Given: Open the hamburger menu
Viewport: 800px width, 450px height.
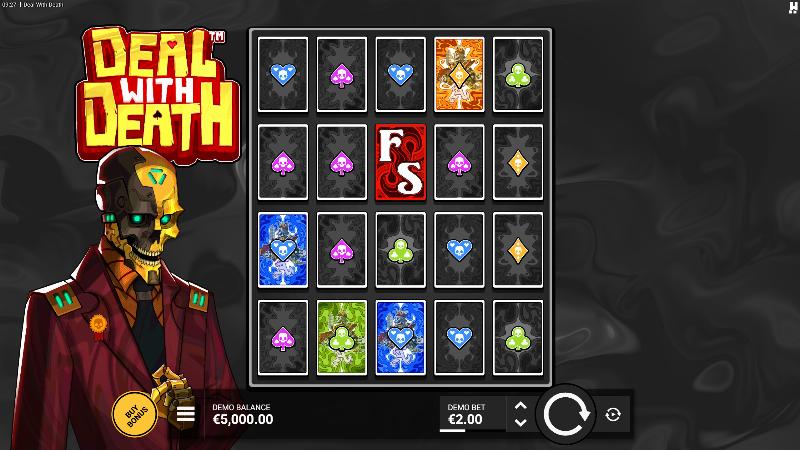Looking at the screenshot, I should (x=186, y=414).
